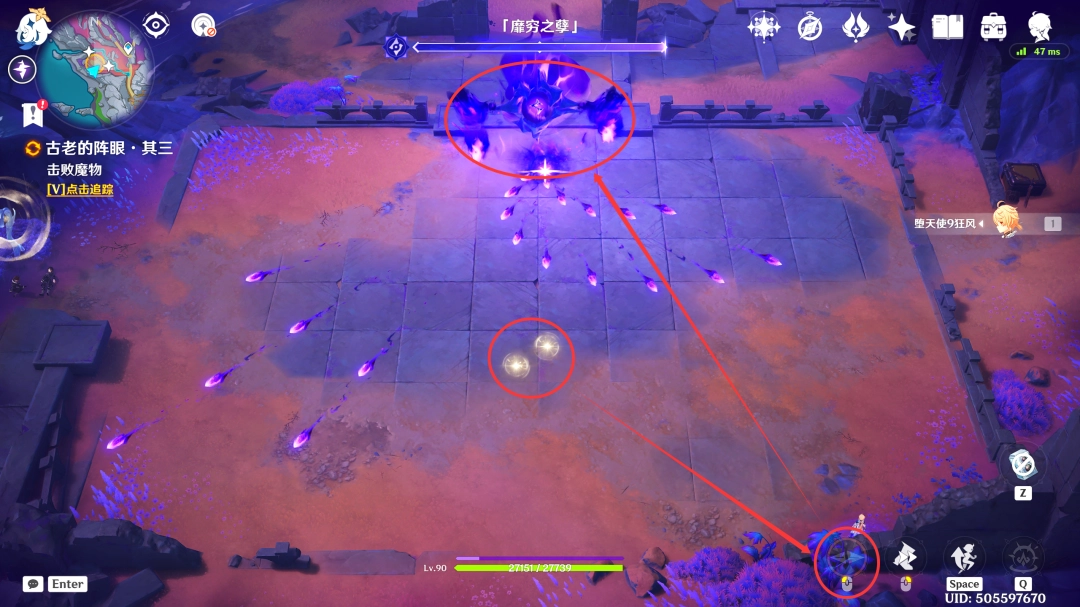The image size is (1080, 607).
Task: Trigger the jump ability icon
Action: click(x=964, y=557)
